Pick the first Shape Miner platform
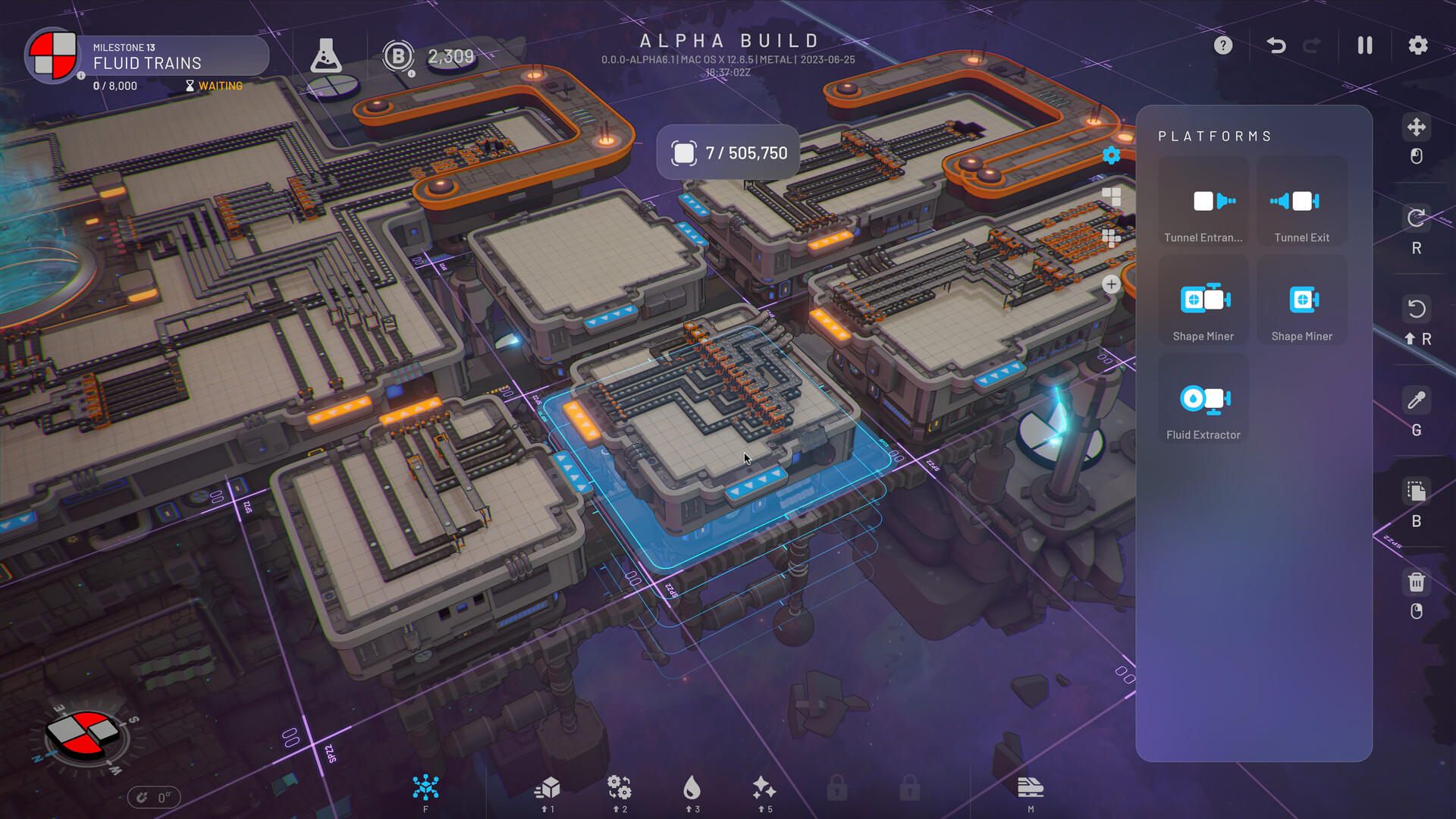Image resolution: width=1456 pixels, height=819 pixels. [1203, 300]
